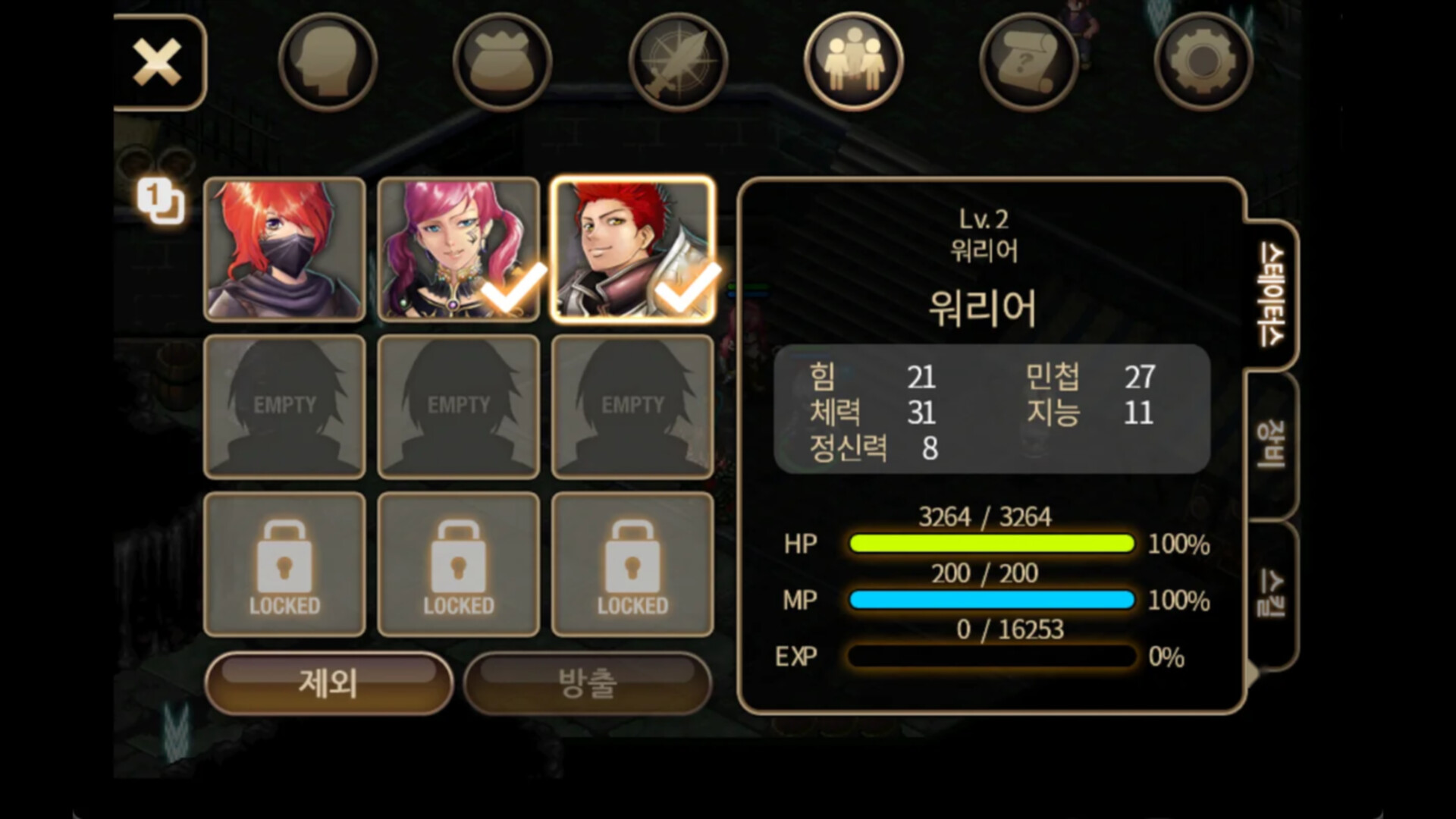Click the yellow HP progress bar
The height and width of the screenshot is (819, 1456).
(x=991, y=544)
